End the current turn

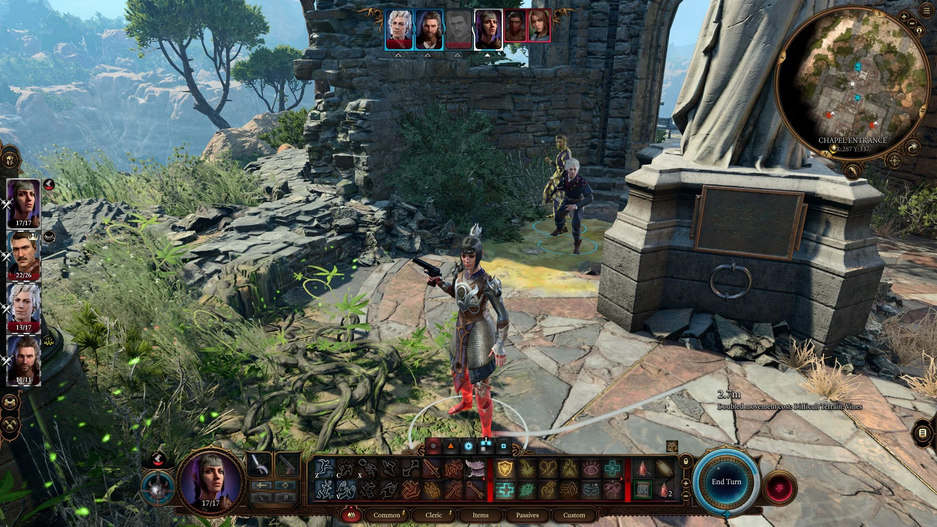click(726, 481)
